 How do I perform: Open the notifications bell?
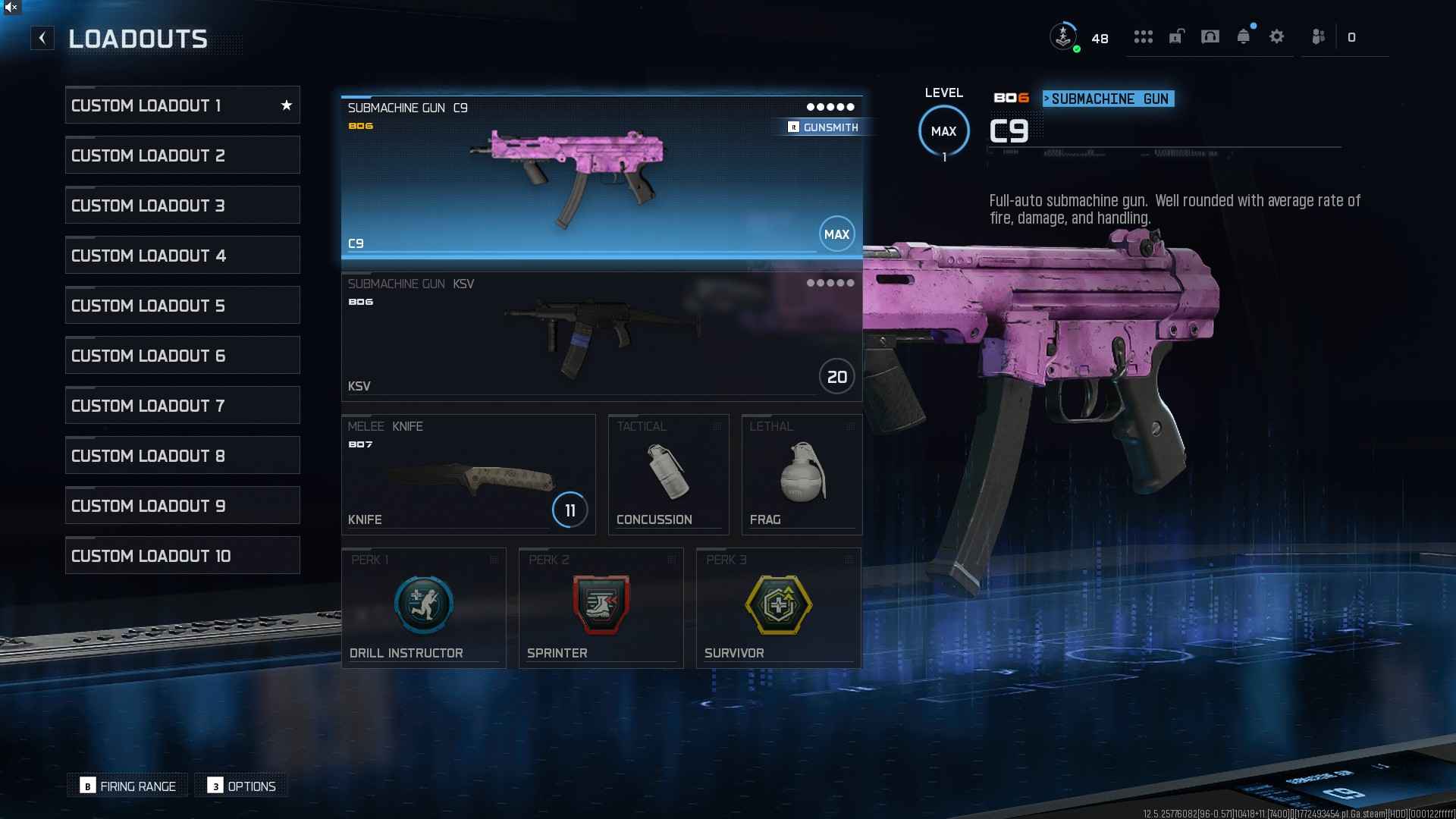point(1244,36)
